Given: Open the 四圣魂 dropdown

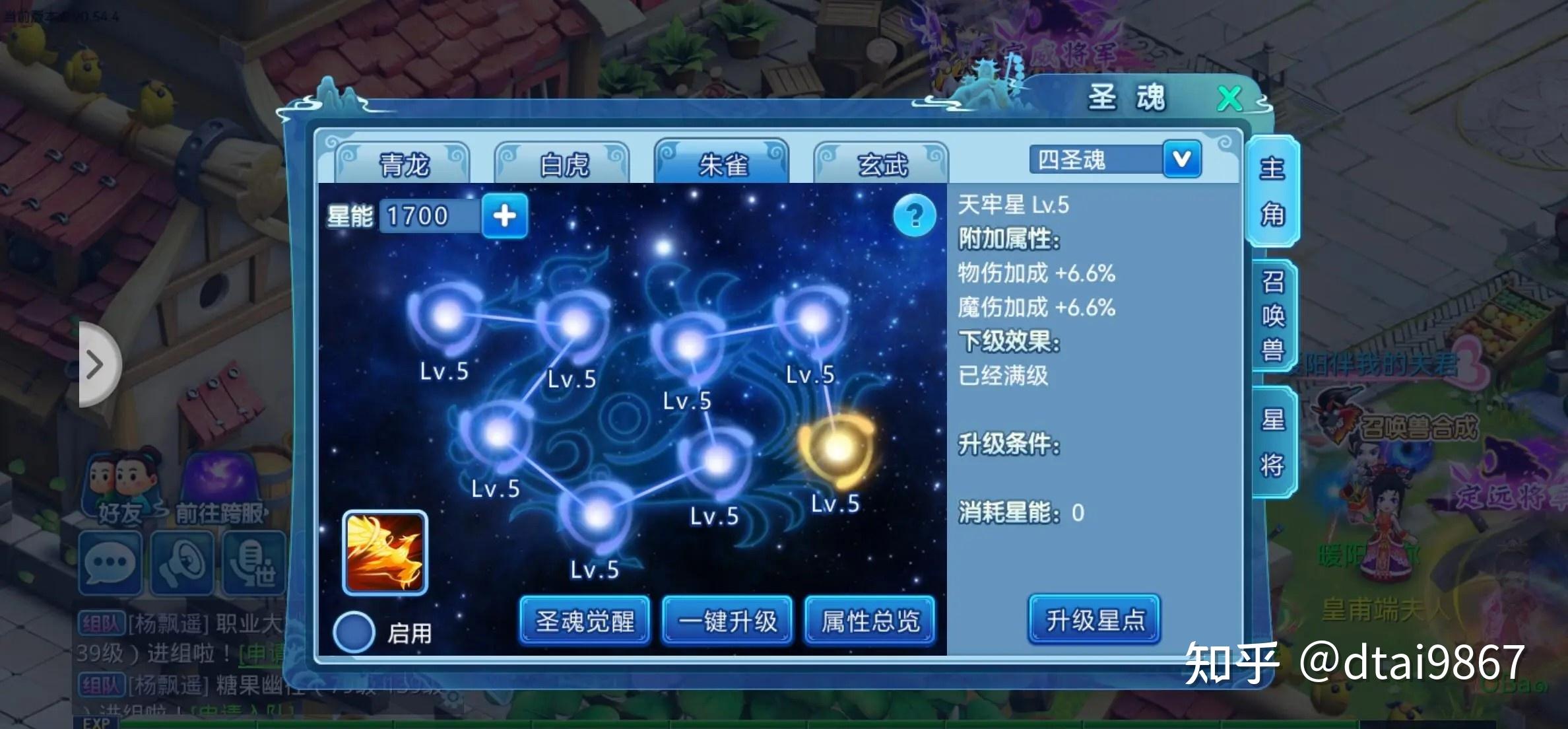Looking at the screenshot, I should coord(1181,159).
